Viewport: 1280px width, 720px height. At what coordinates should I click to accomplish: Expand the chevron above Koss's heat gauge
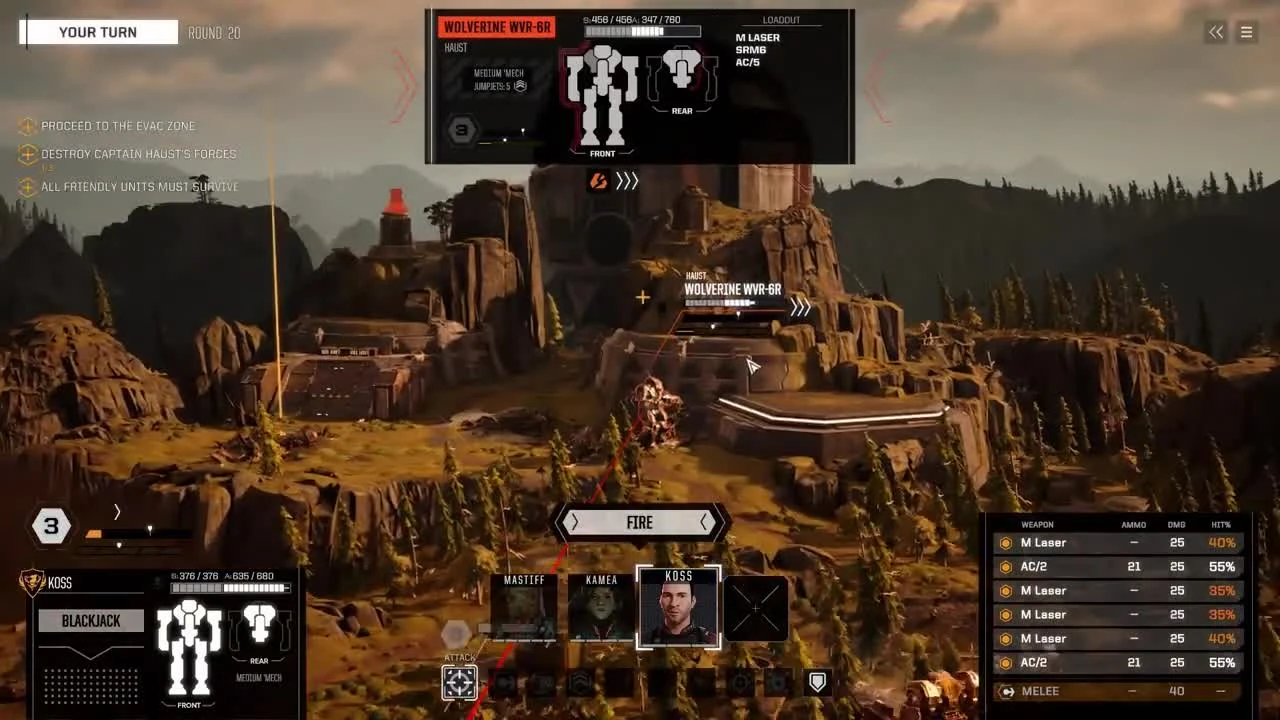pyautogui.click(x=117, y=511)
